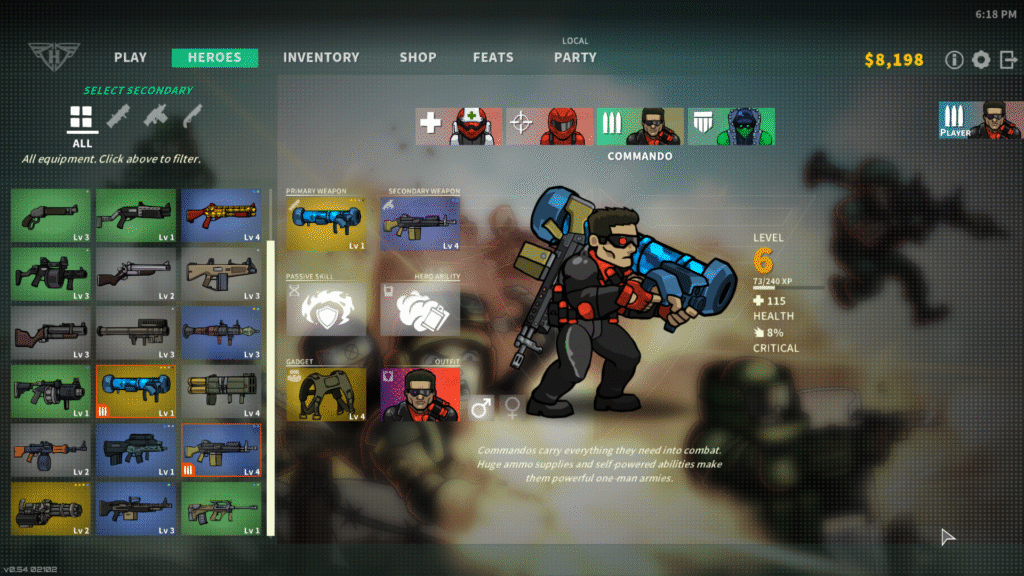The height and width of the screenshot is (576, 1024).
Task: Open the Local Party tab
Action: tap(575, 57)
